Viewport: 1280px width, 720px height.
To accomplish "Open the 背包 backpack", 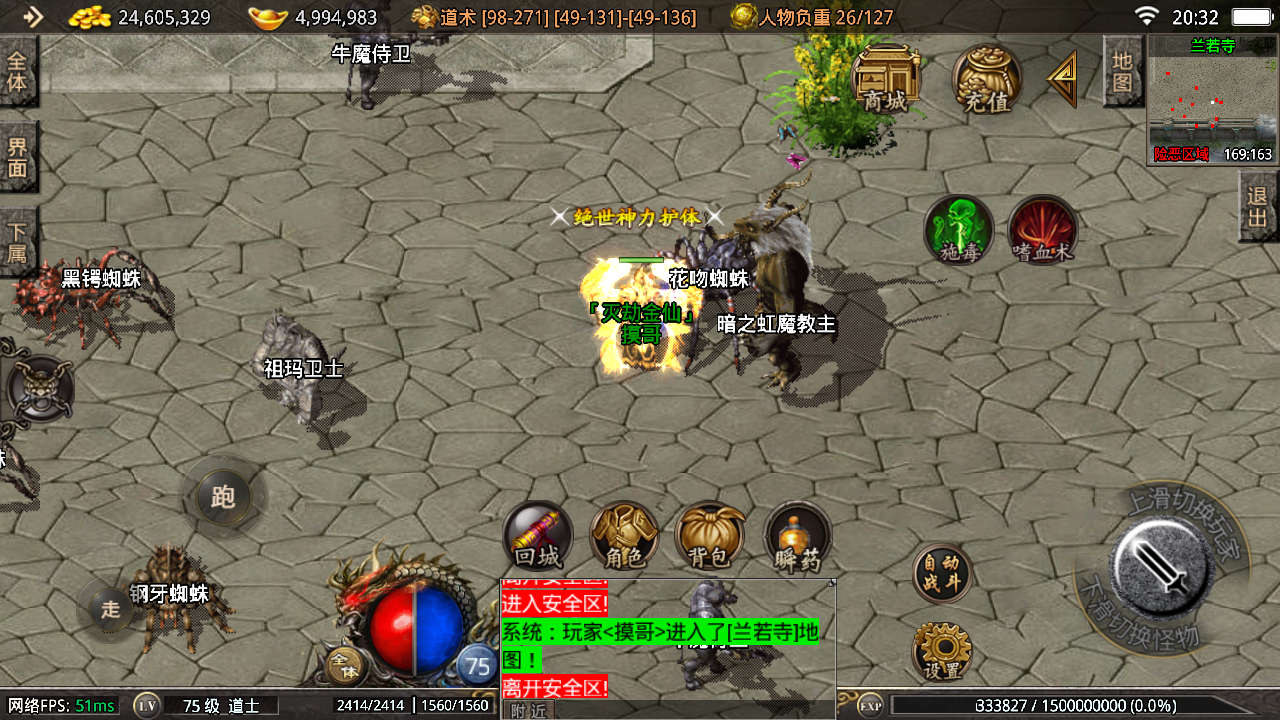I will [x=710, y=536].
